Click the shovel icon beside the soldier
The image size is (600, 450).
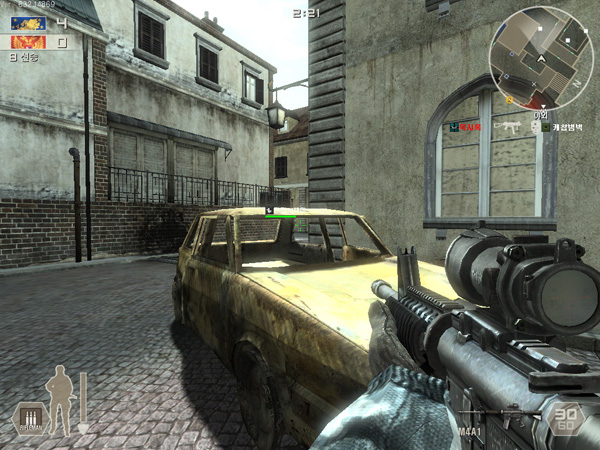(83, 402)
